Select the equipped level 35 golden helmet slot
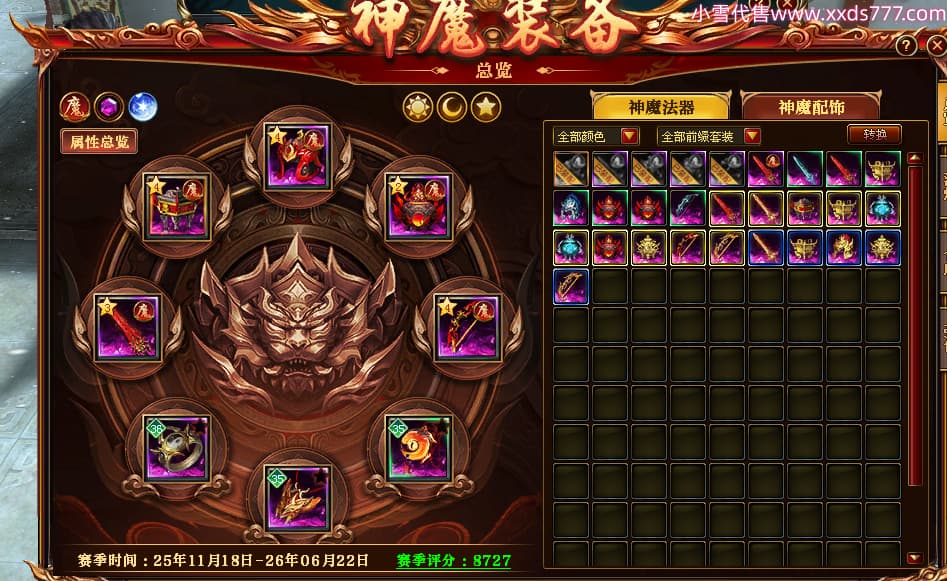Image resolution: width=947 pixels, height=581 pixels. [298, 497]
